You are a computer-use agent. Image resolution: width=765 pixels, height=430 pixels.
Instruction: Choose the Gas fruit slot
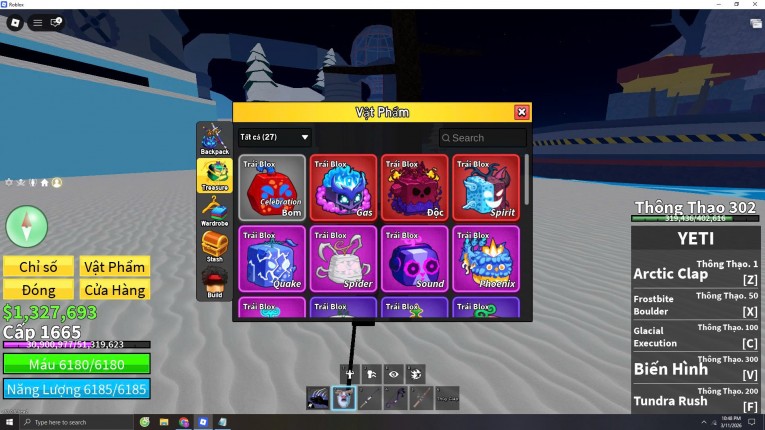coord(343,187)
